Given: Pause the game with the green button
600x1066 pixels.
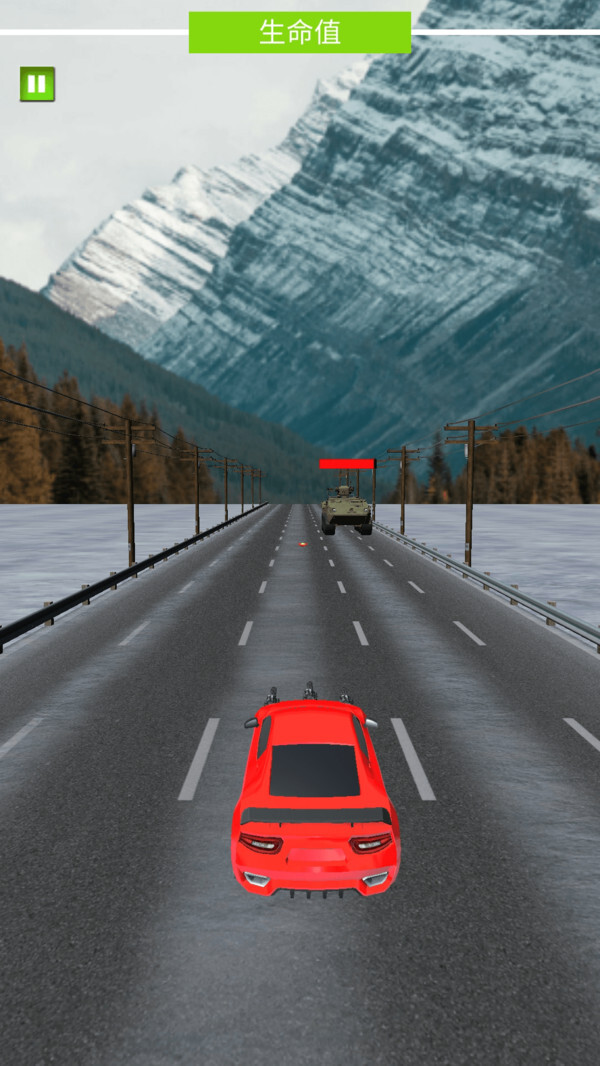Looking at the screenshot, I should pos(37,84).
